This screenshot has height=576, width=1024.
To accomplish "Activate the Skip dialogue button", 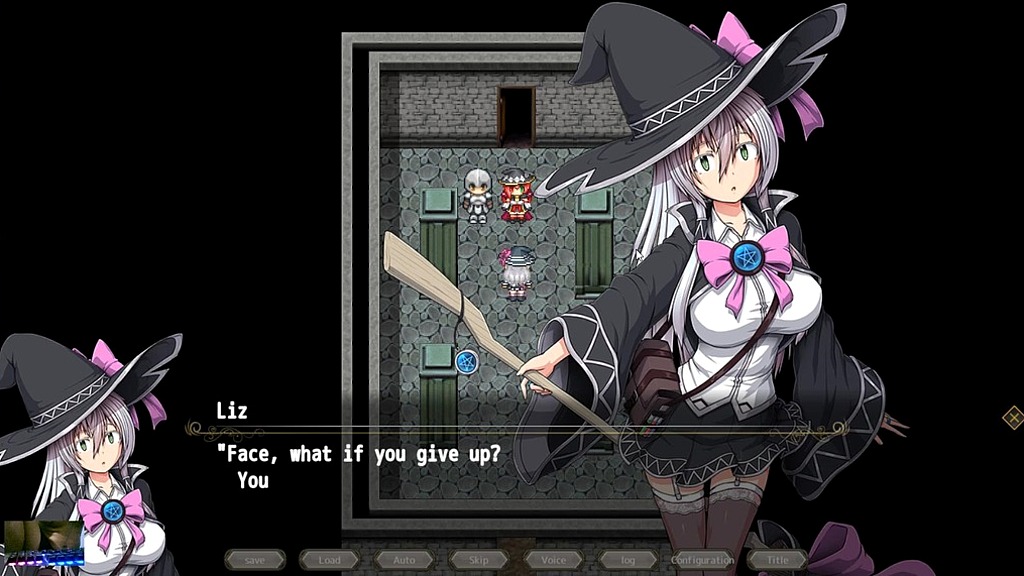I will 478,560.
